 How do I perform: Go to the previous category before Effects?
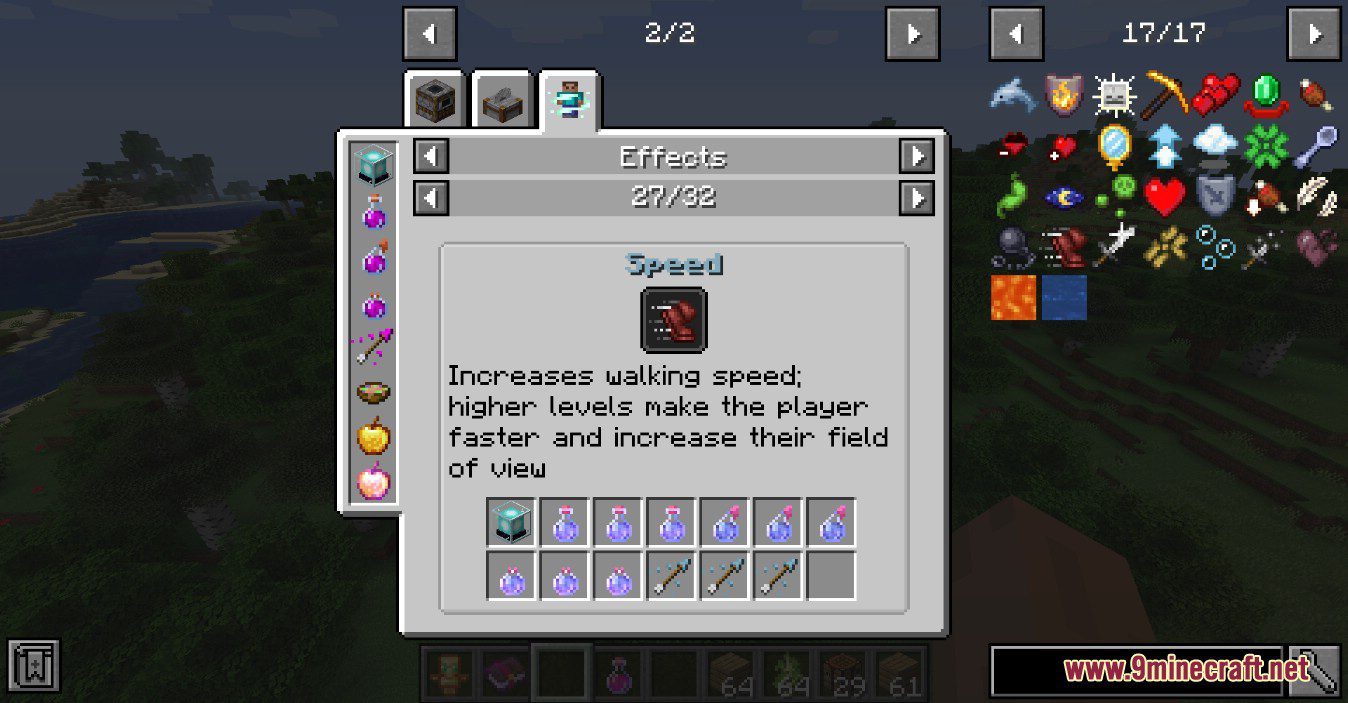pos(431,156)
